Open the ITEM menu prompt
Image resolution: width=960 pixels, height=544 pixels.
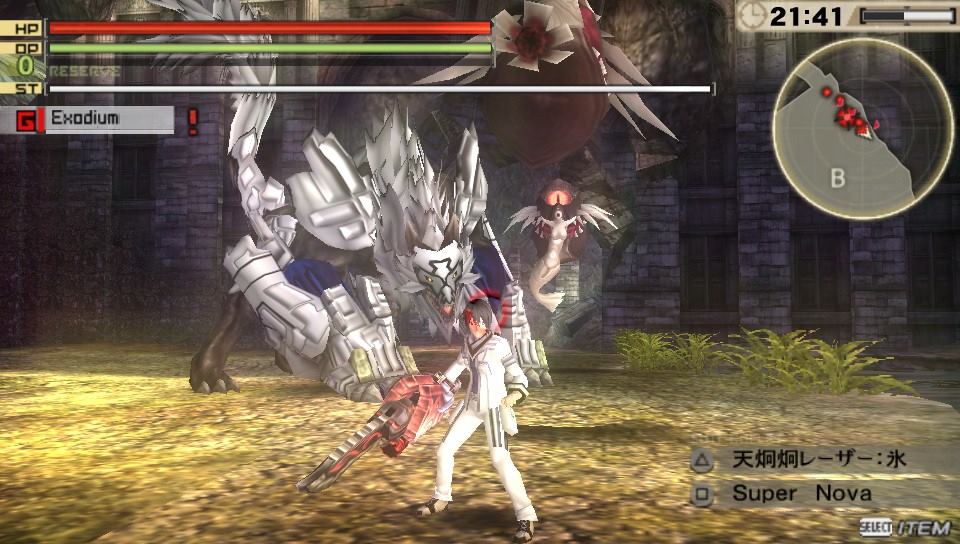tap(905, 528)
